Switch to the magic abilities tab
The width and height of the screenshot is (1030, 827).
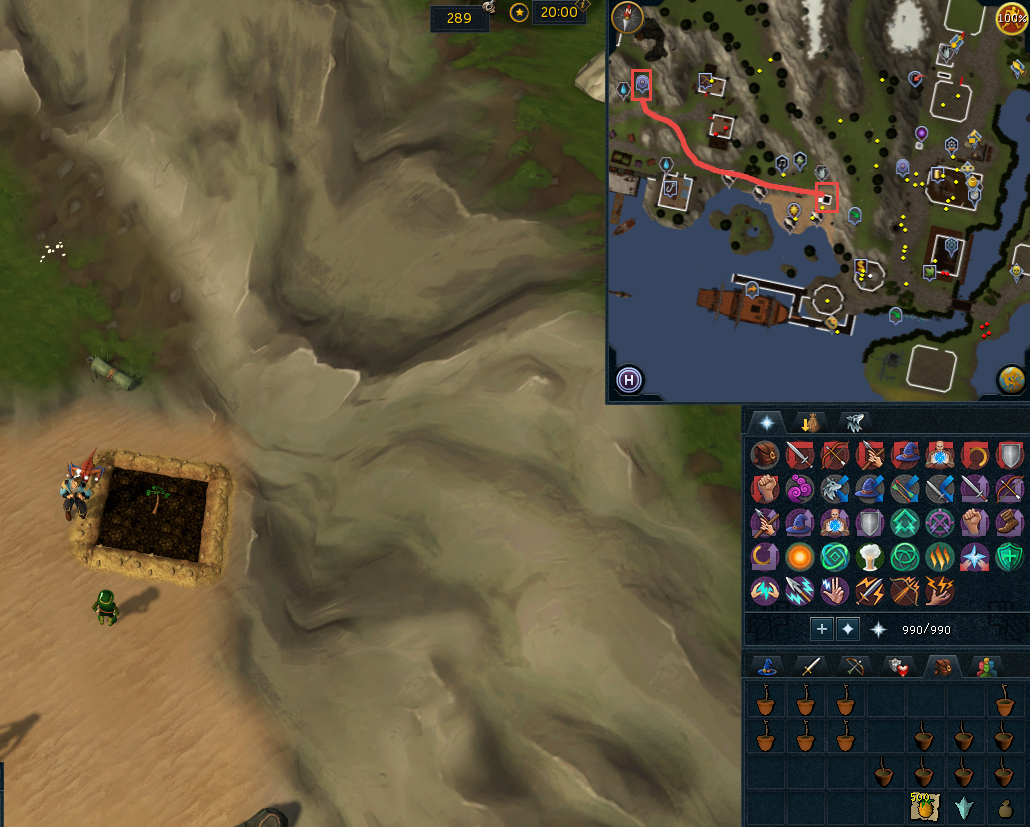(767, 667)
